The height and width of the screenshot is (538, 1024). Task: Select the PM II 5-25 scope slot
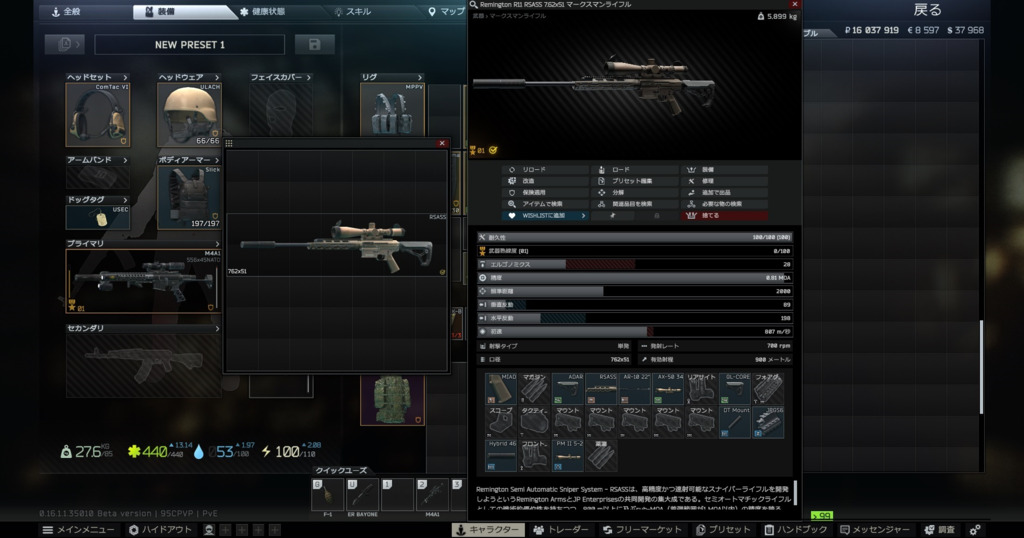567,455
